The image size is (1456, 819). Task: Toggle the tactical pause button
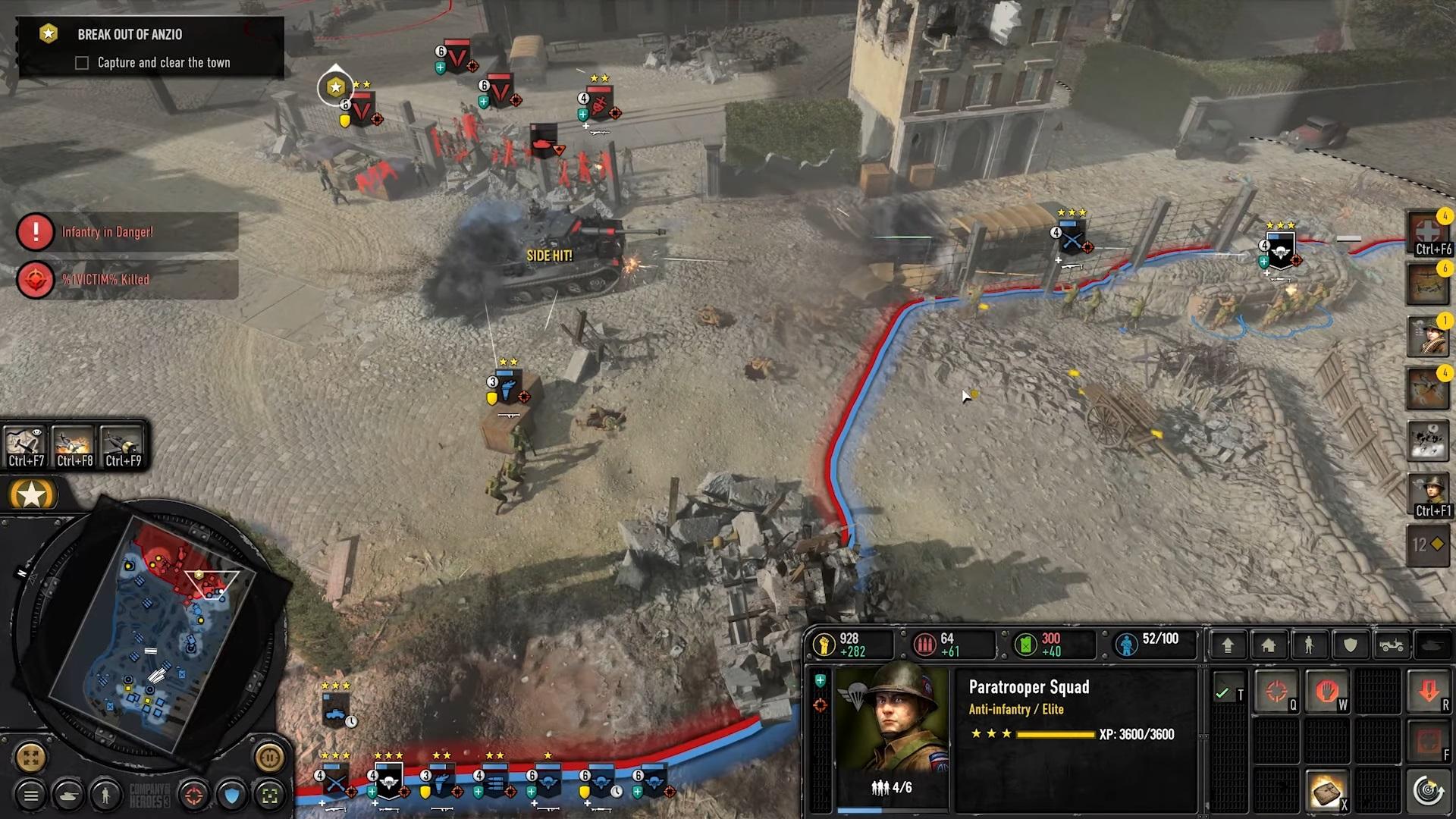point(269,757)
